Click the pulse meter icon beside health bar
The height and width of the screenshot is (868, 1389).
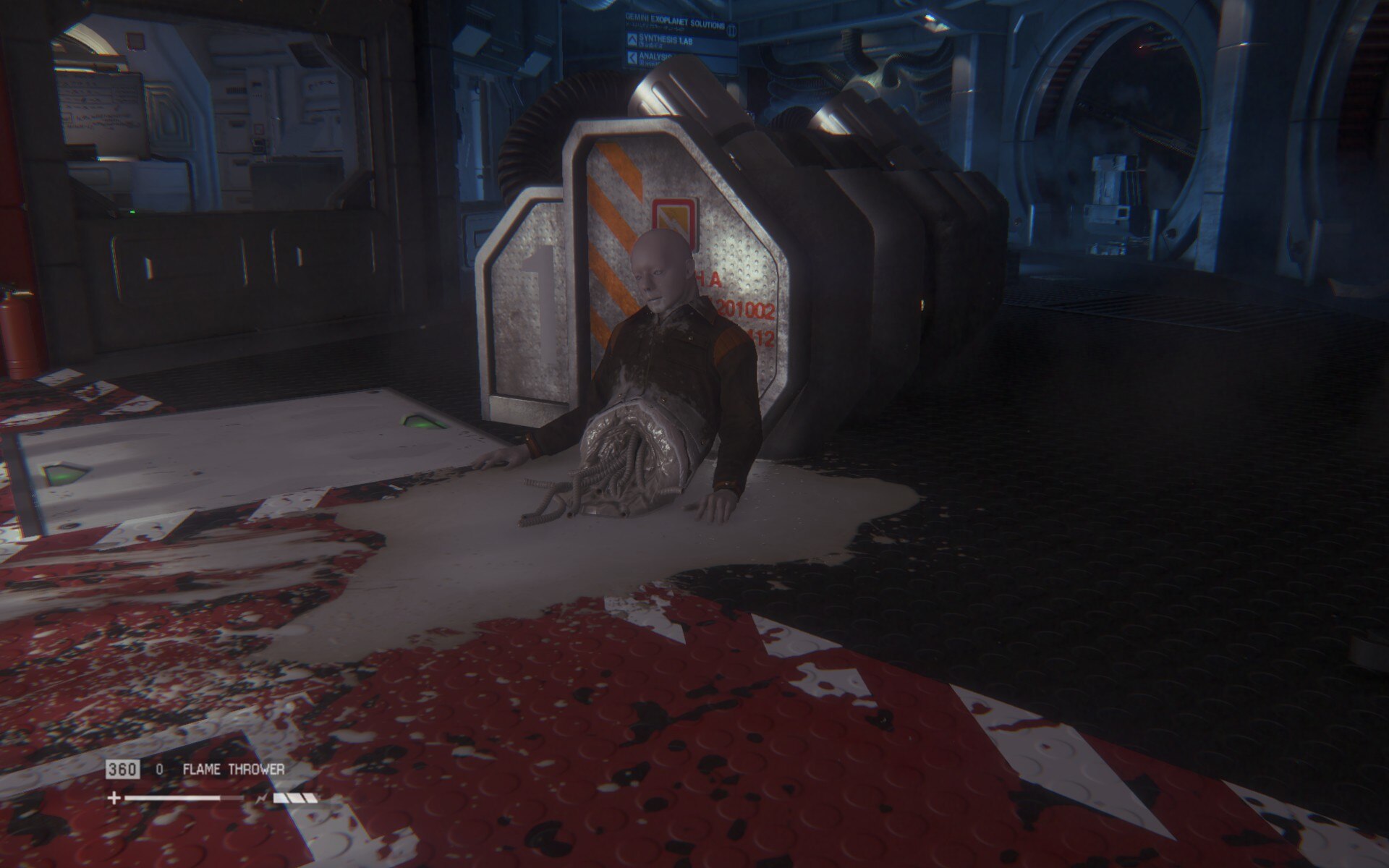tap(263, 797)
